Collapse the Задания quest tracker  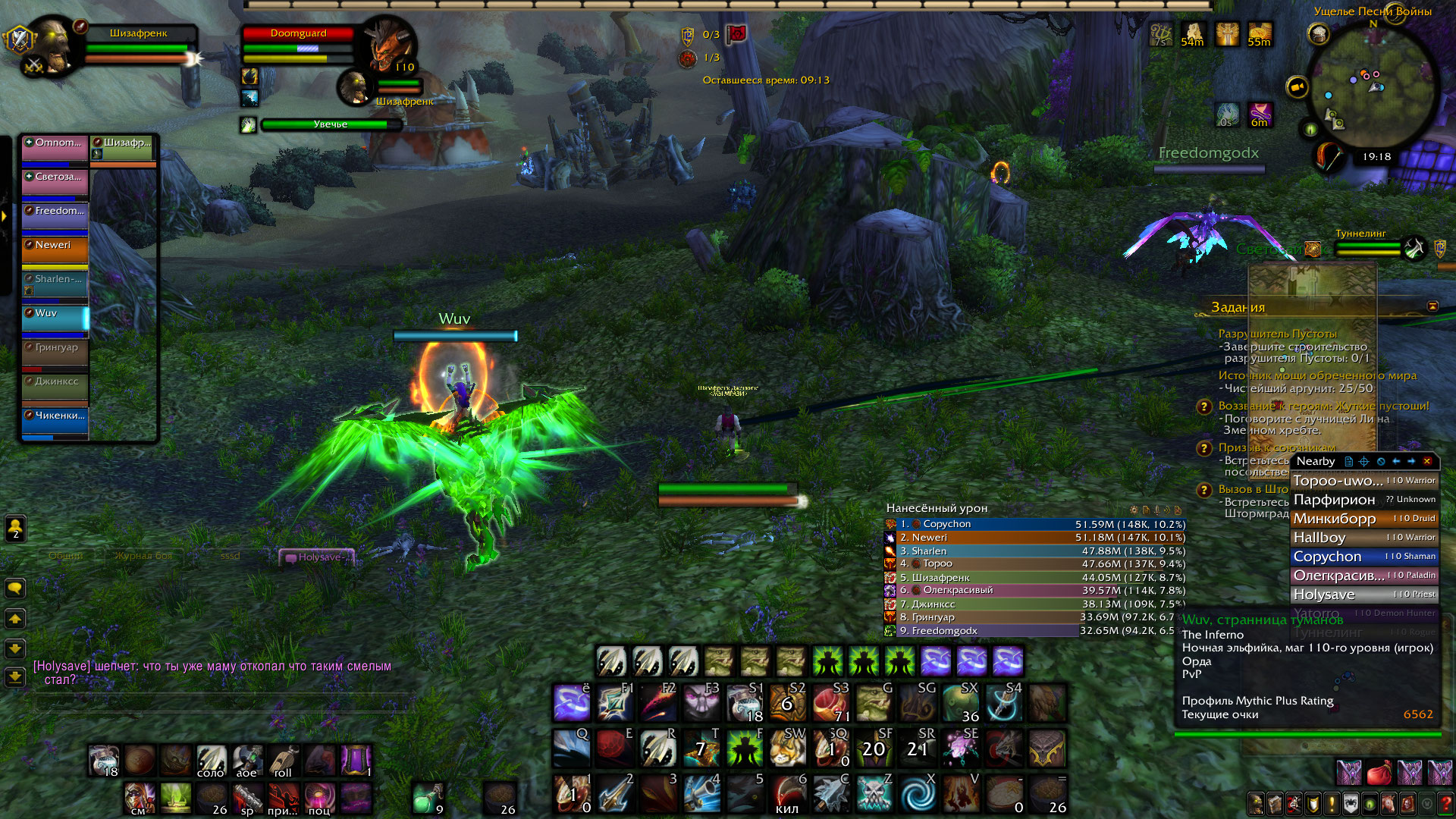(x=1432, y=306)
